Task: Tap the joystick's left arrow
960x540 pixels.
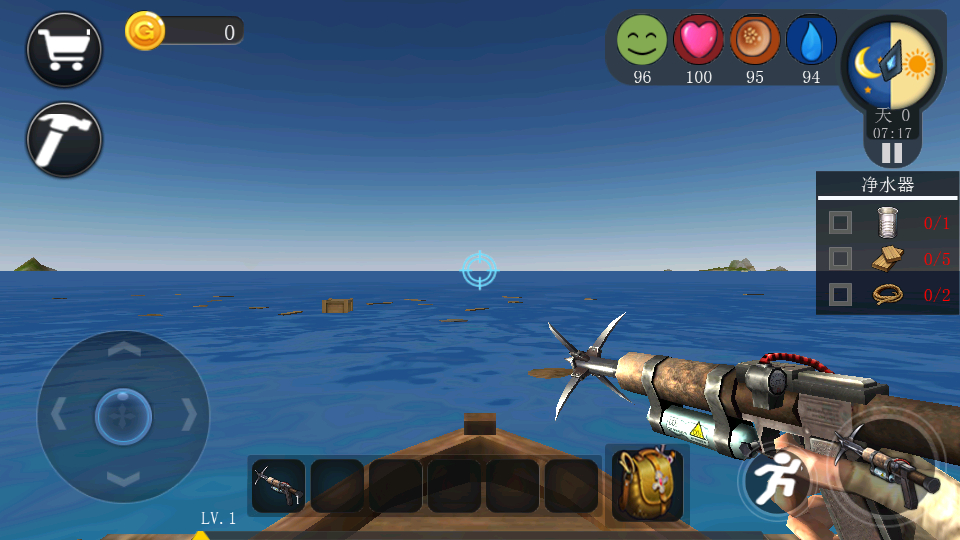Action: point(58,414)
